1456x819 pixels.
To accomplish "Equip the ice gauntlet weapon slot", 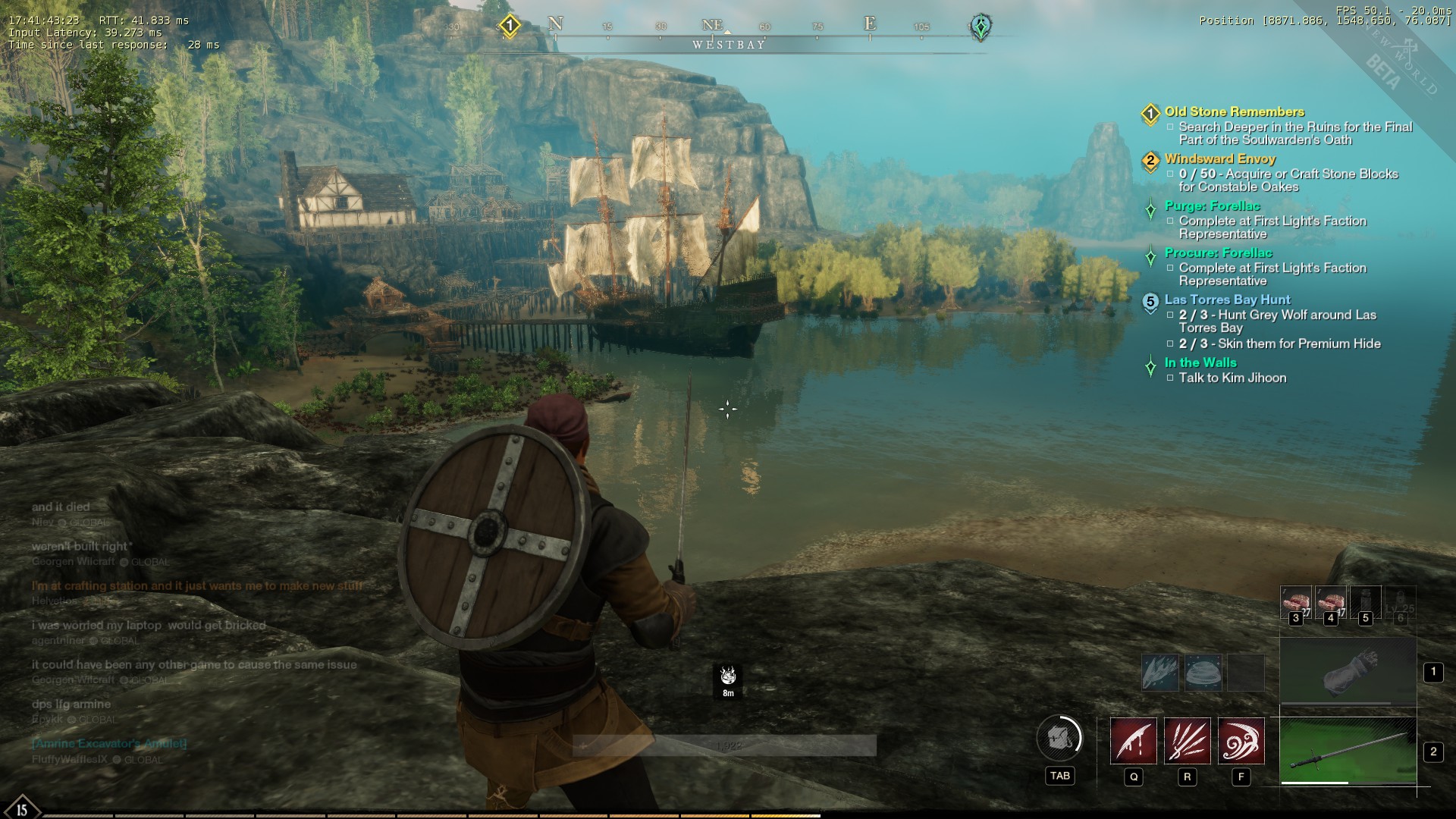I will click(1348, 671).
